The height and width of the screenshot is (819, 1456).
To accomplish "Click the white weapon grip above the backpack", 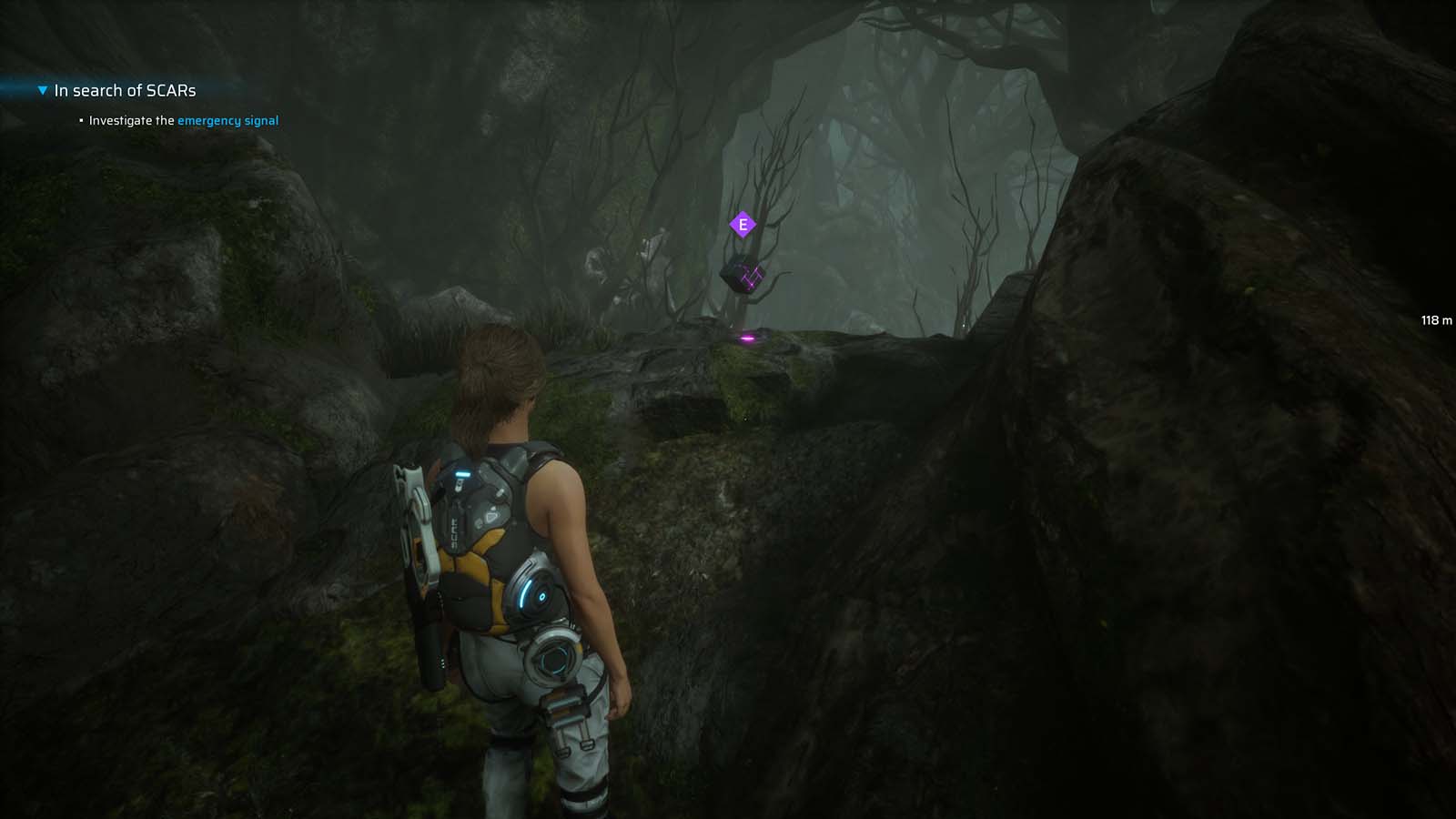I will [414, 476].
